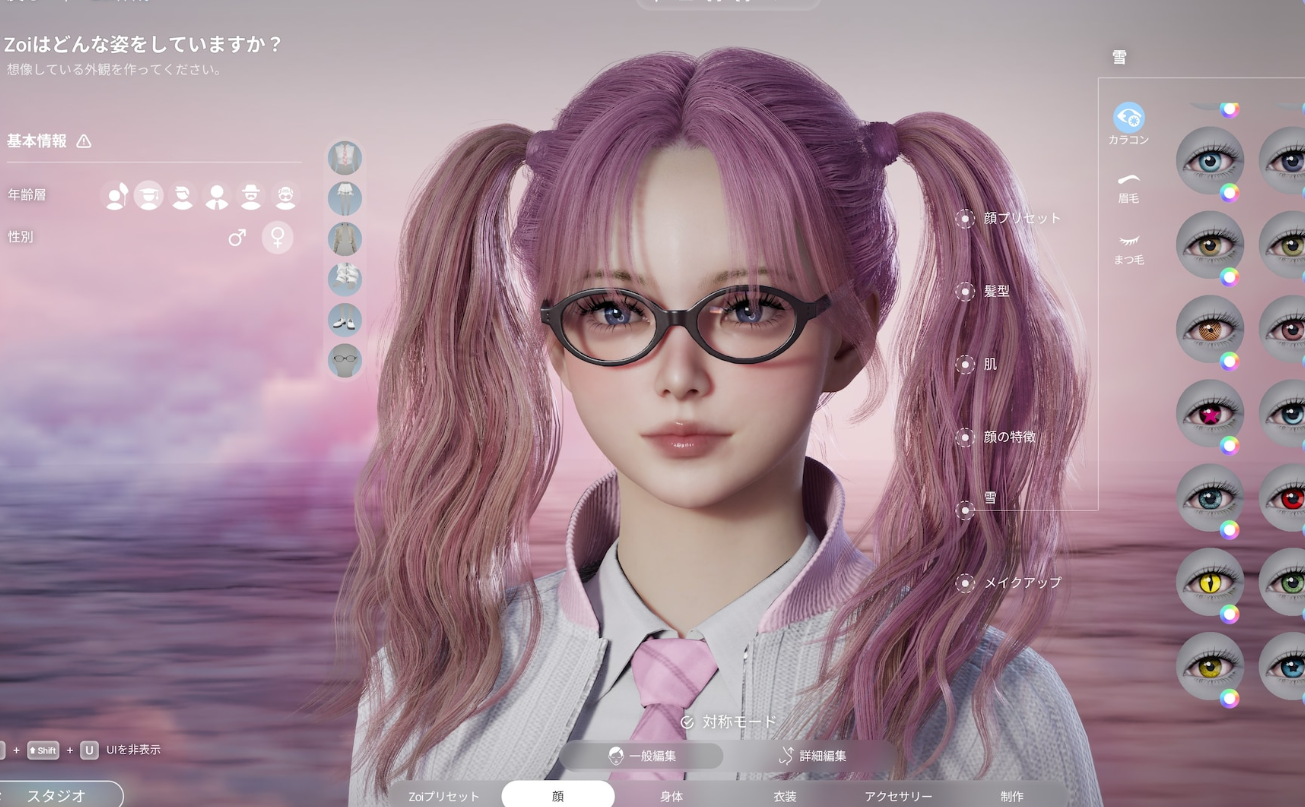The image size is (1305, 807).
Task: Select the Zoiプリセット tab
Action: (444, 796)
